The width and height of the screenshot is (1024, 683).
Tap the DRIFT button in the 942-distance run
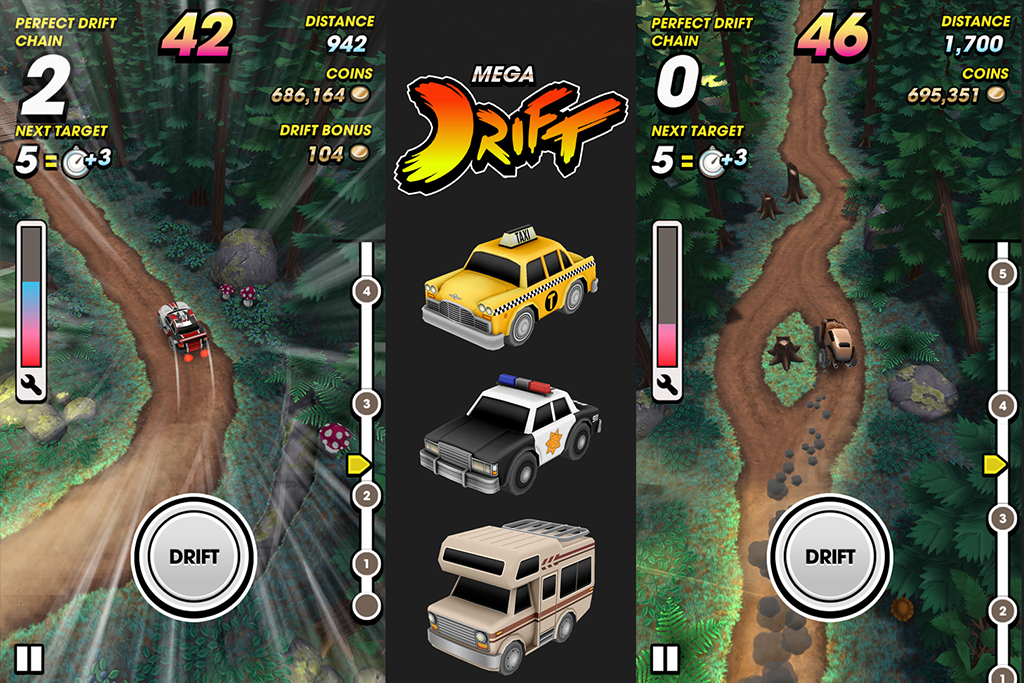194,556
